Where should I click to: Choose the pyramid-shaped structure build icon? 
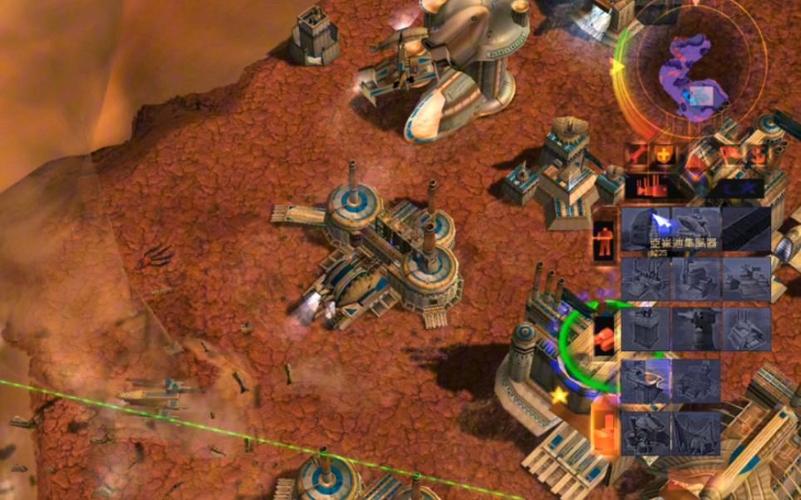tap(745, 326)
